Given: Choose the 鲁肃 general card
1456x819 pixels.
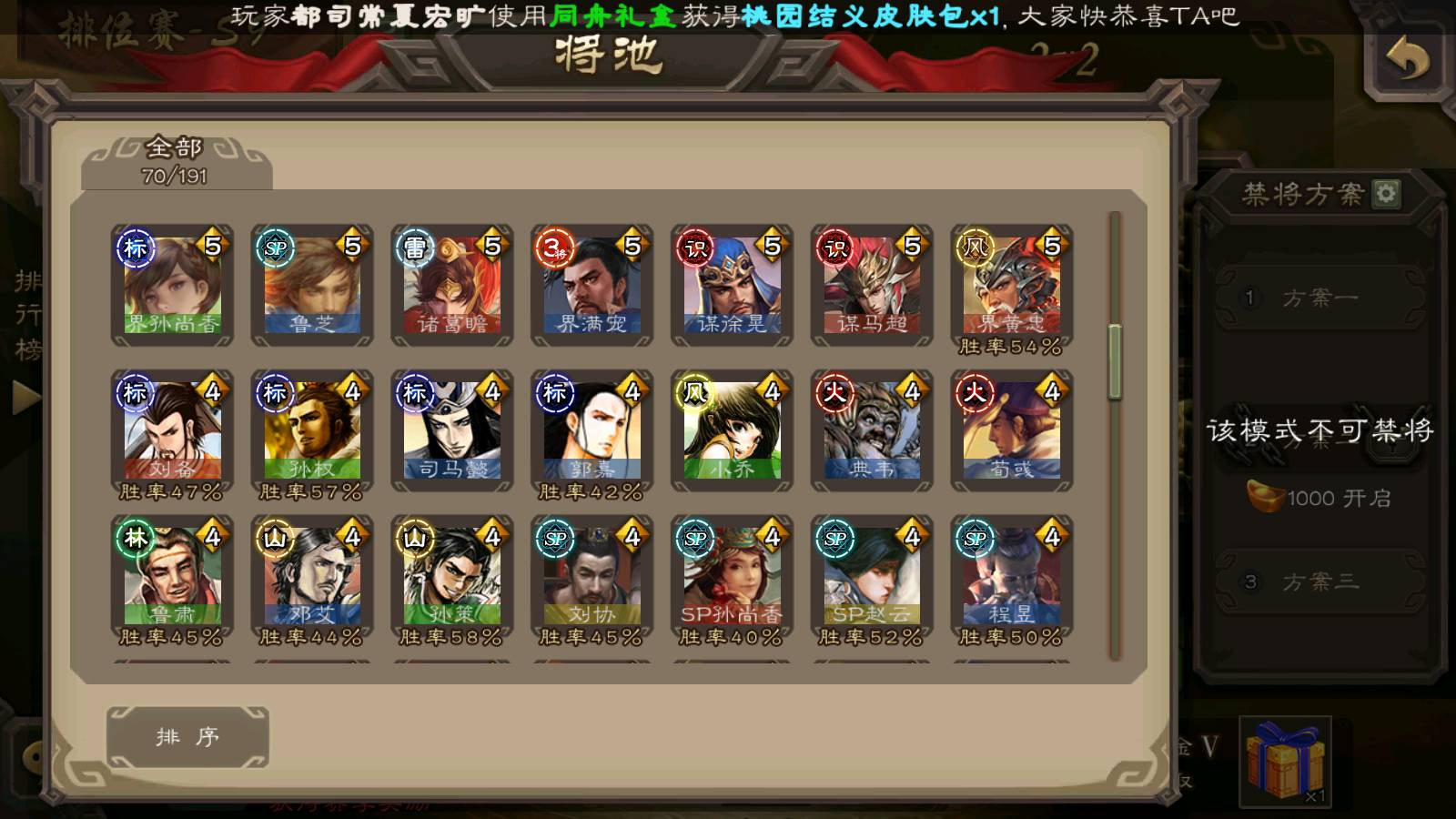Looking at the screenshot, I should pyautogui.click(x=172, y=577).
